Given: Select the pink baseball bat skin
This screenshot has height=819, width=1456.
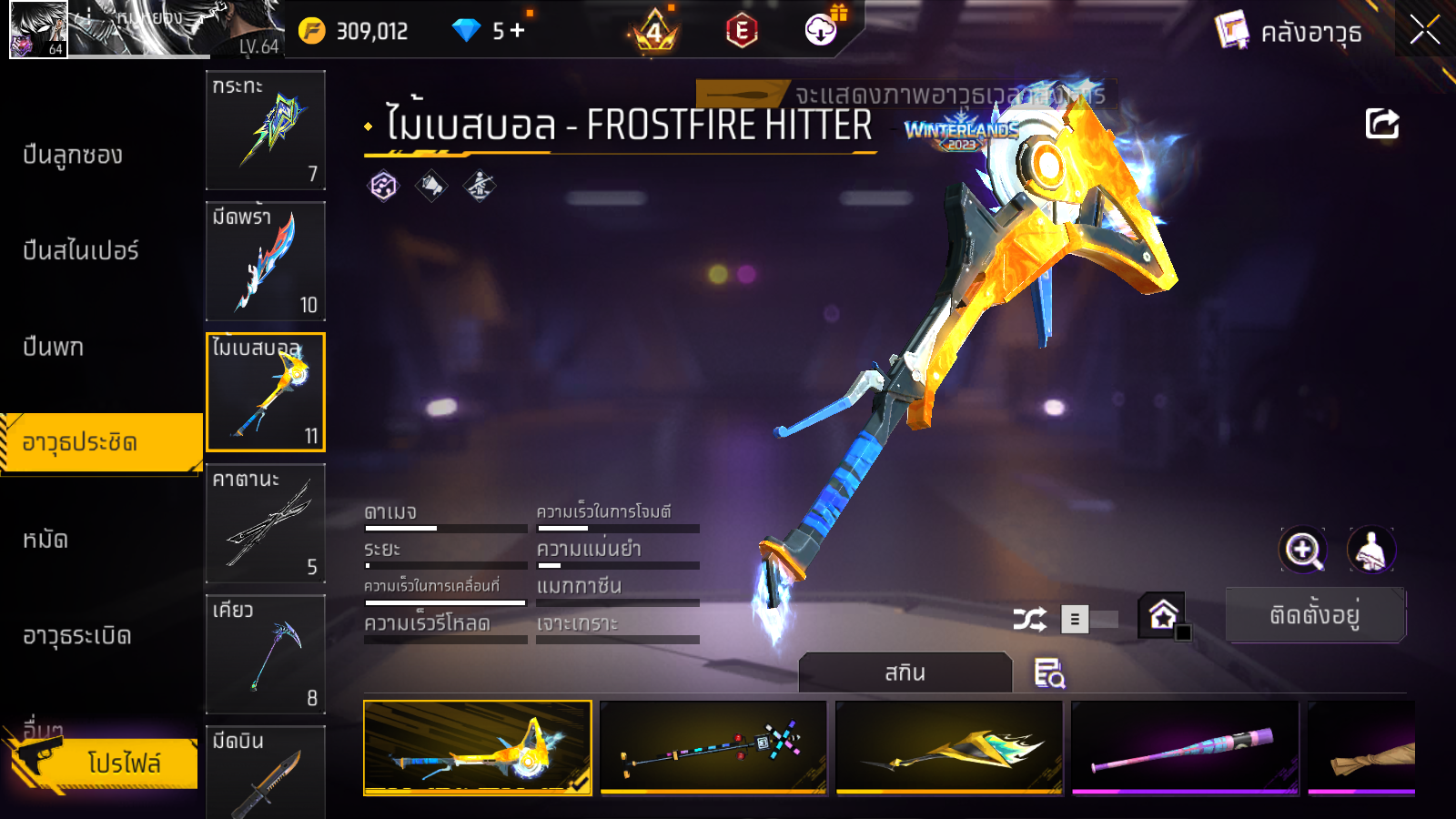Looking at the screenshot, I should coord(1185,748).
